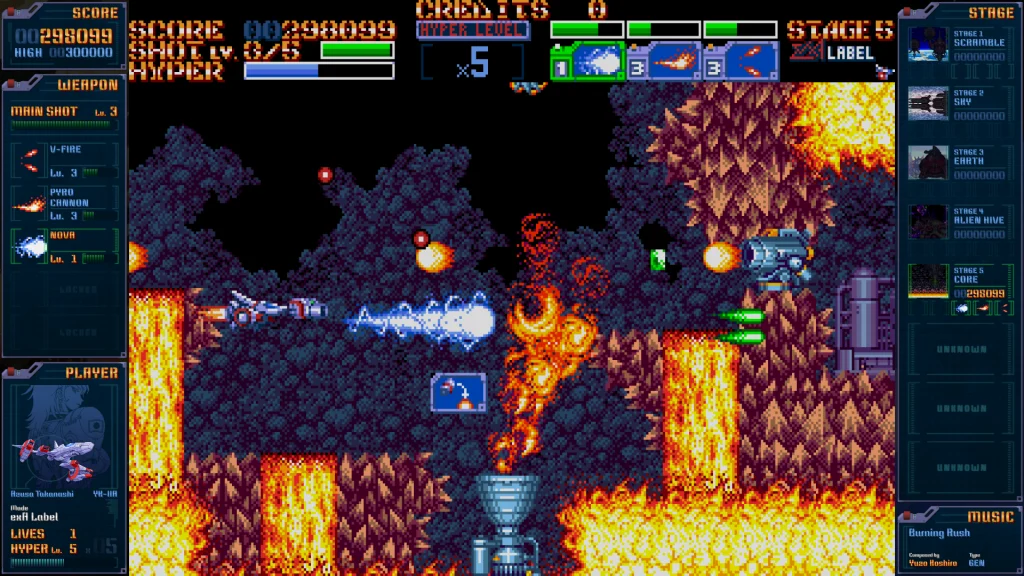The height and width of the screenshot is (576, 1024).
Task: Select the Stage 1 Scramble thumbnail
Action: (928, 45)
